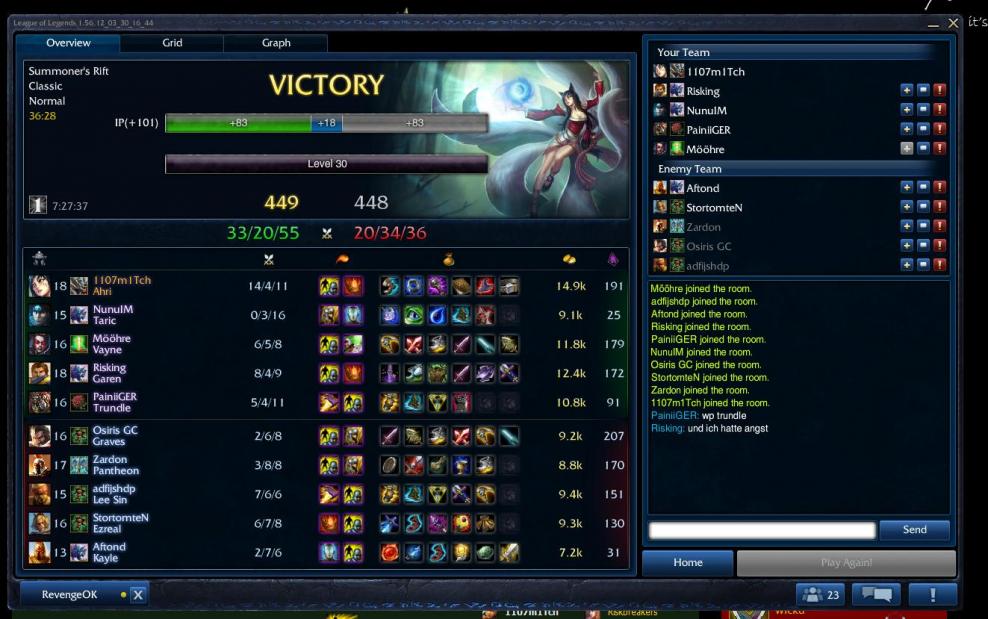The height and width of the screenshot is (619, 988).
Task: Go back to Home
Action: [688, 563]
